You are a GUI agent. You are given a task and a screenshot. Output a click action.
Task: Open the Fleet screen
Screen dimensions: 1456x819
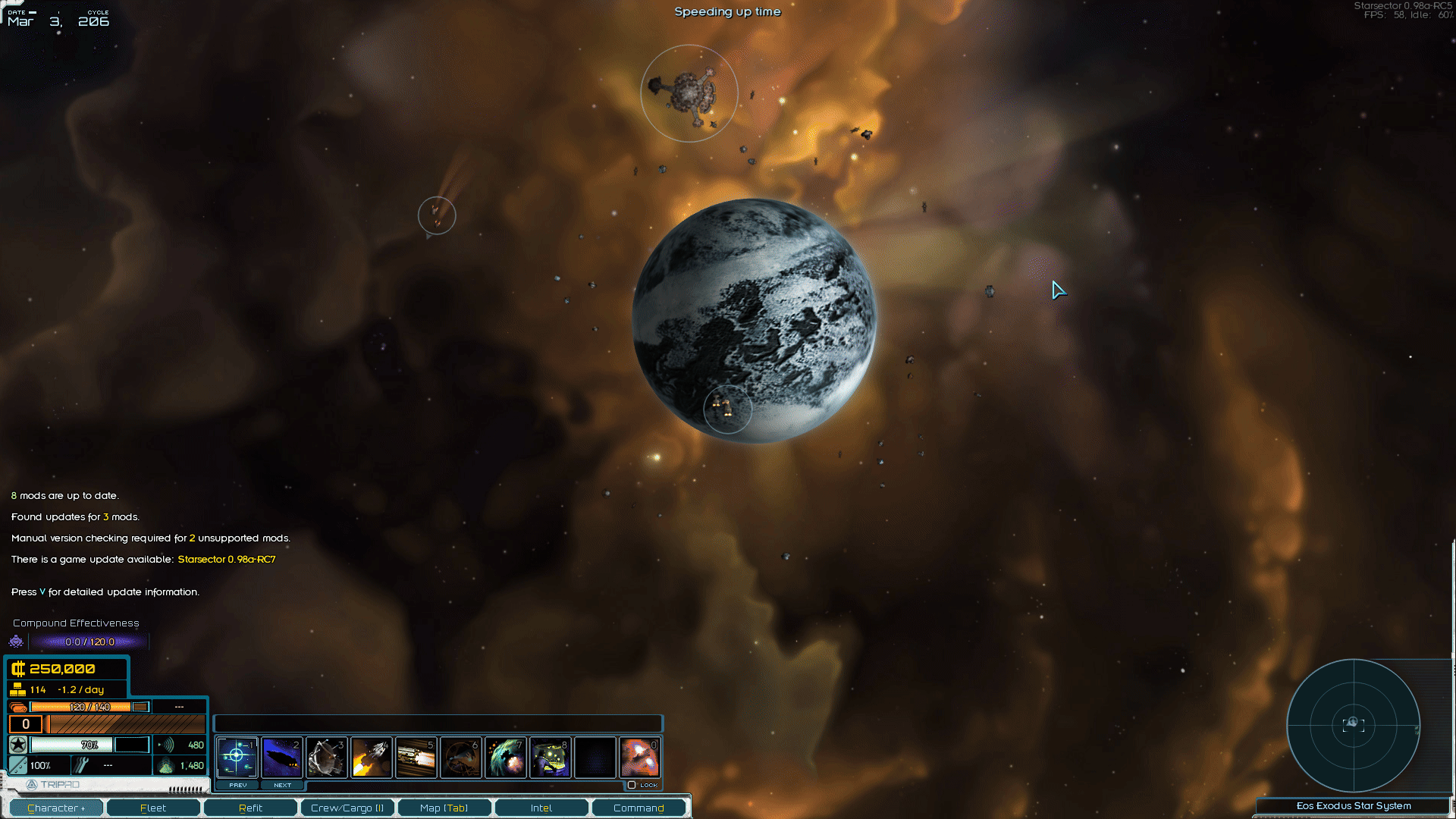(x=153, y=808)
